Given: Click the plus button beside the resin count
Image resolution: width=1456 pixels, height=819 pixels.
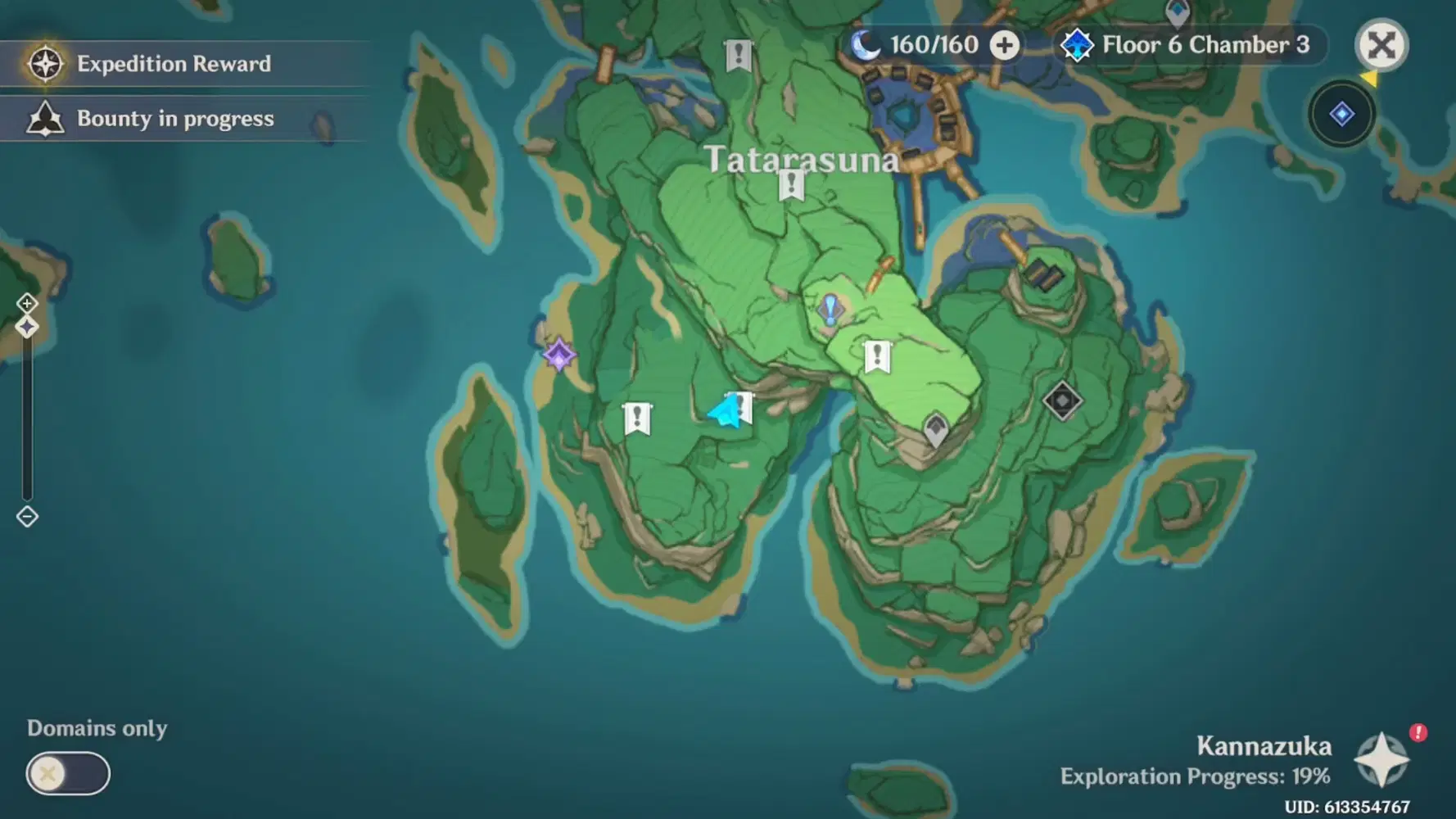Looking at the screenshot, I should [x=1006, y=45].
